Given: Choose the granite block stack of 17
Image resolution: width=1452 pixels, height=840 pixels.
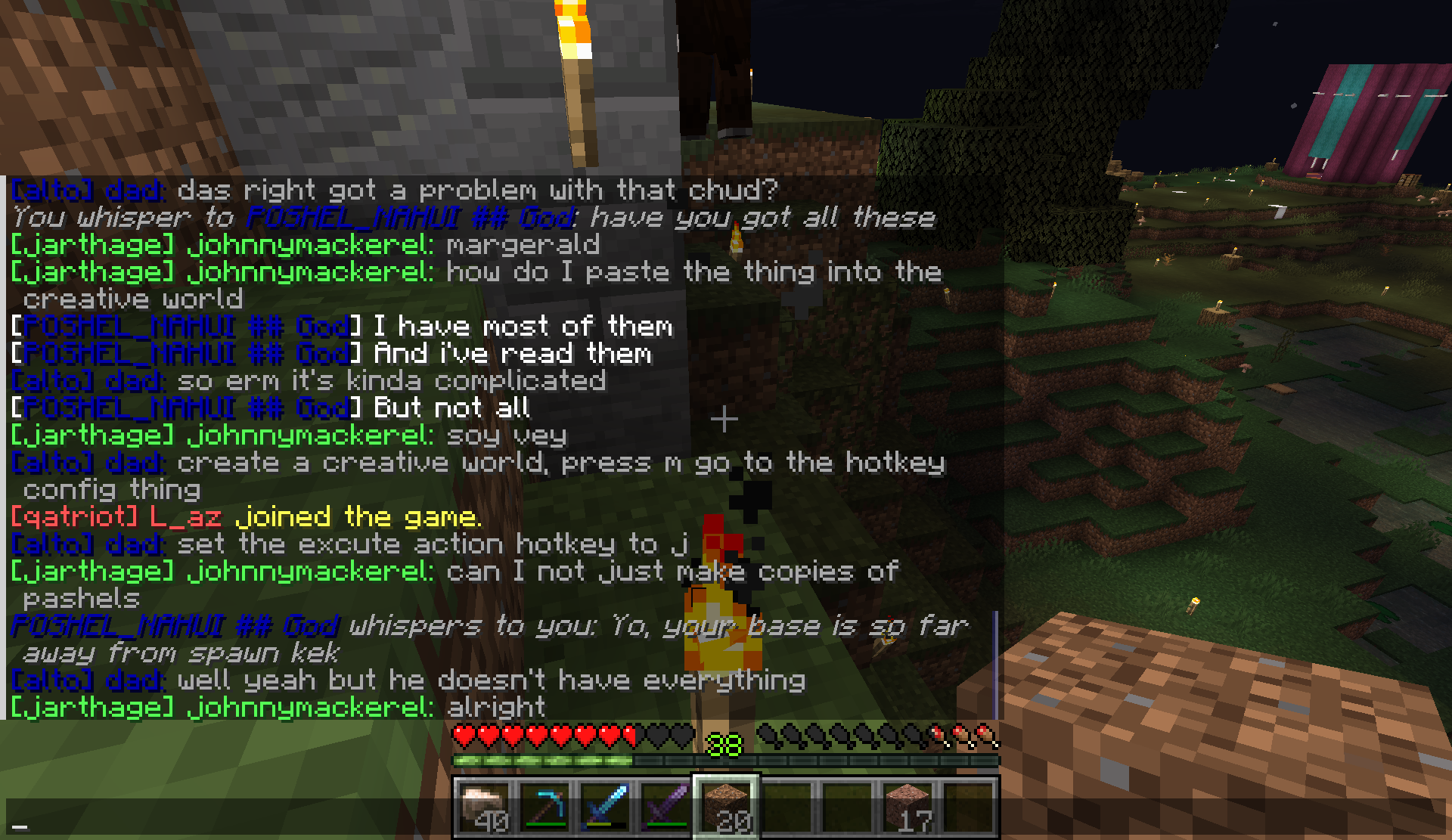Looking at the screenshot, I should 907,807.
